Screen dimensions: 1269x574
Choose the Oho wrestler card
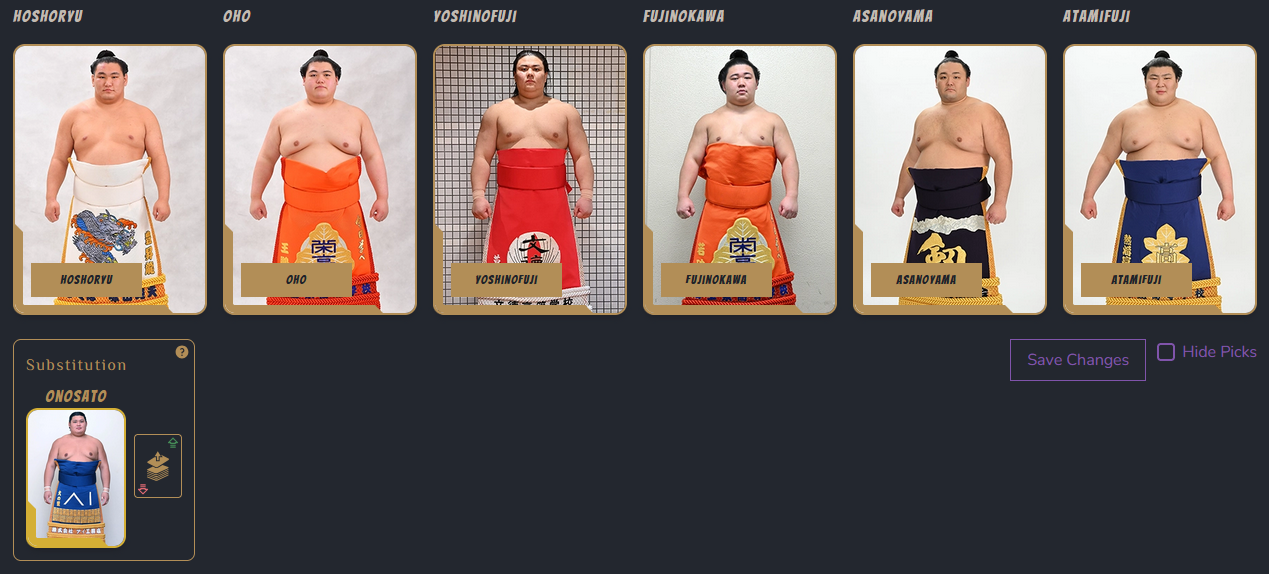(320, 179)
